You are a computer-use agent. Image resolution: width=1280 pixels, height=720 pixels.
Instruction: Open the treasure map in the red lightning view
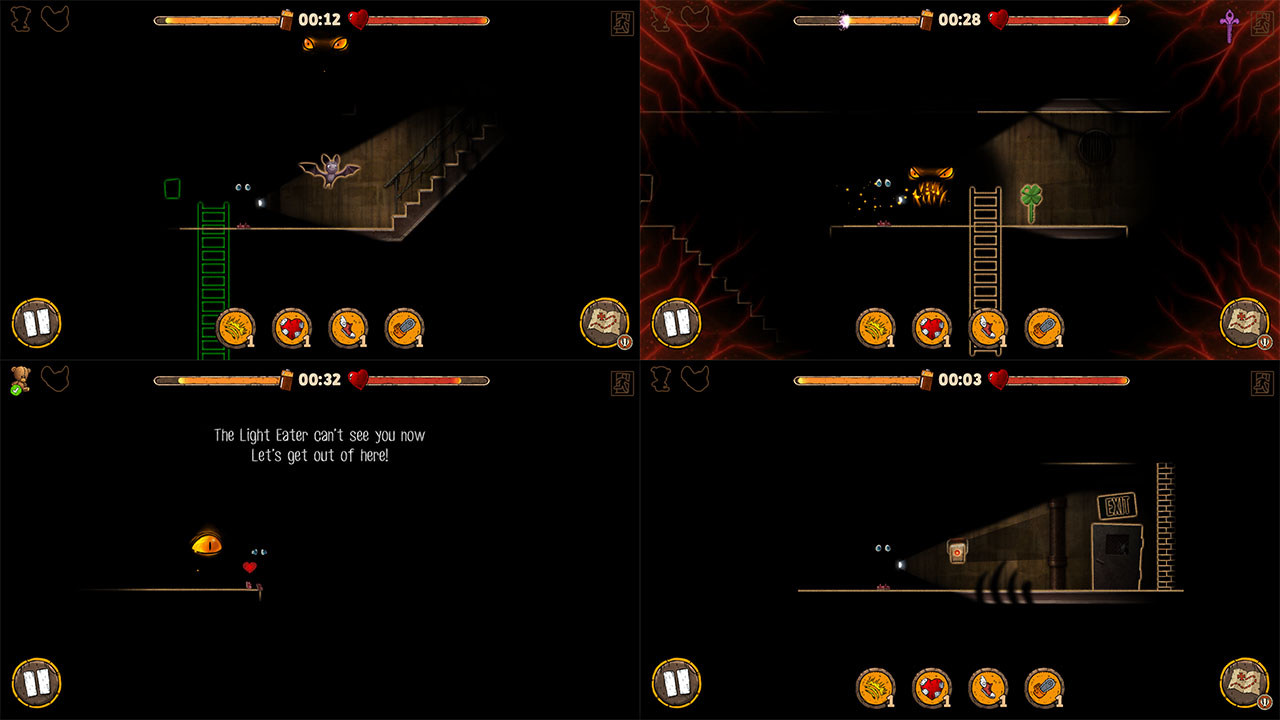pos(1244,323)
